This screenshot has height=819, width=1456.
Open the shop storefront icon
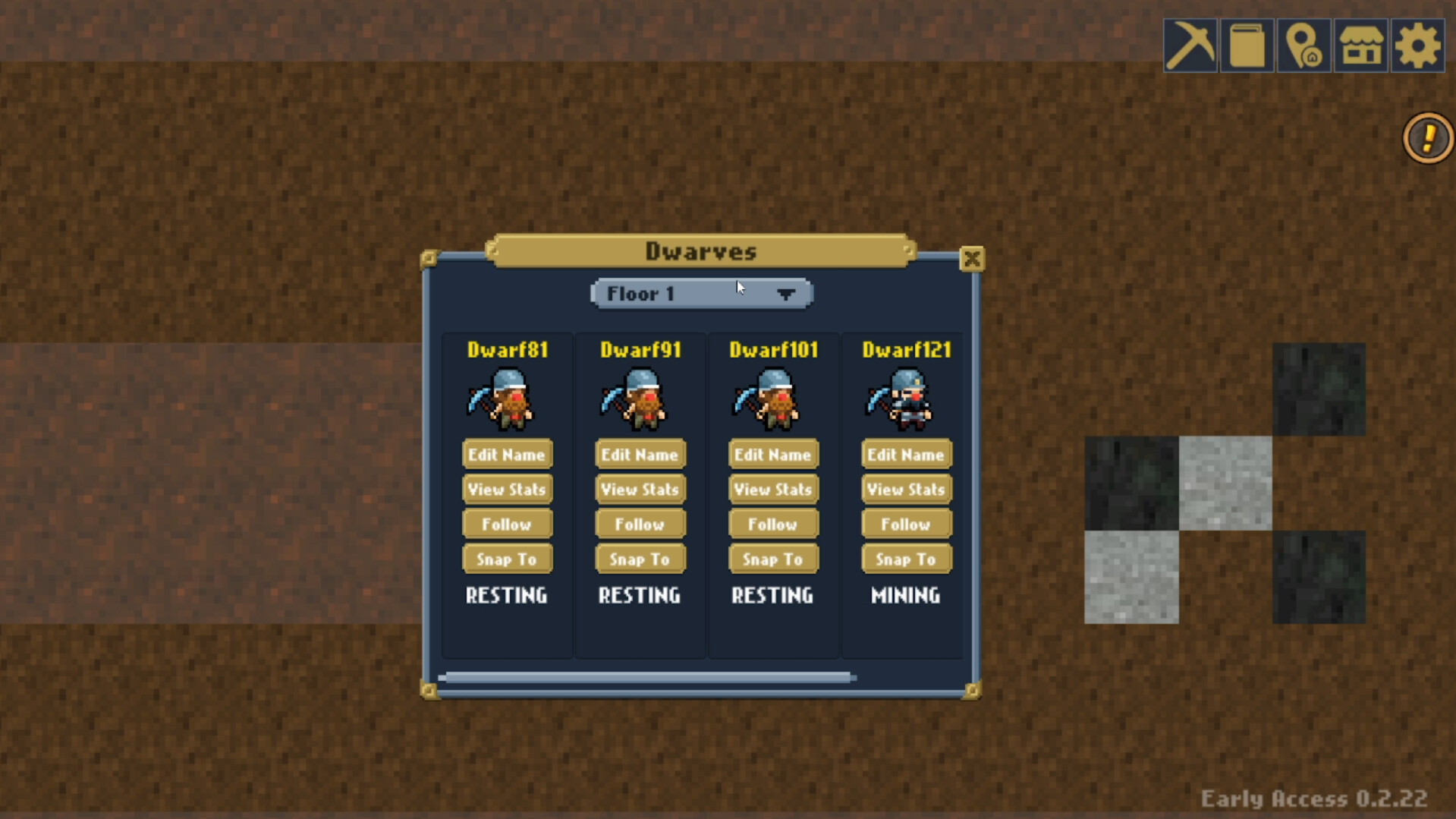(1360, 46)
